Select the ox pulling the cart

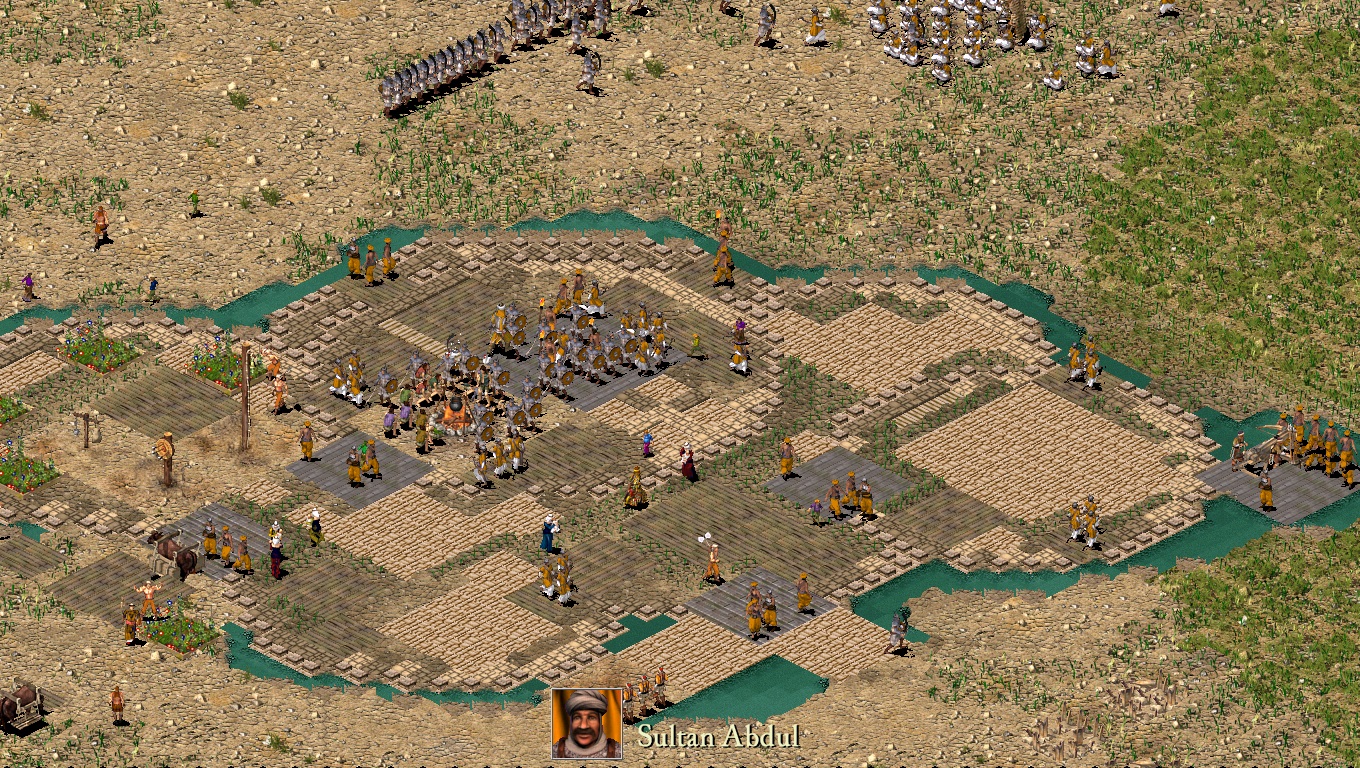pyautogui.click(x=172, y=552)
